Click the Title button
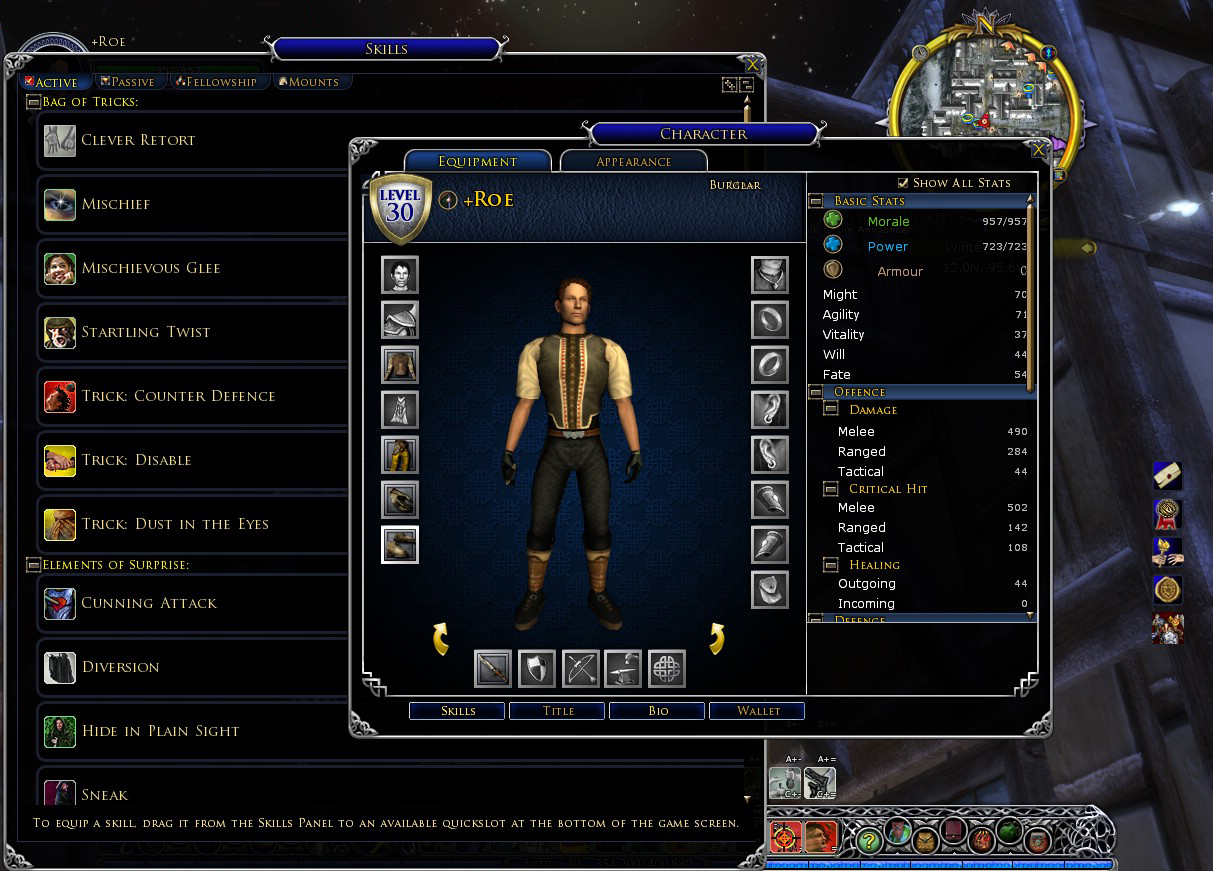The height and width of the screenshot is (871, 1213). click(x=557, y=711)
